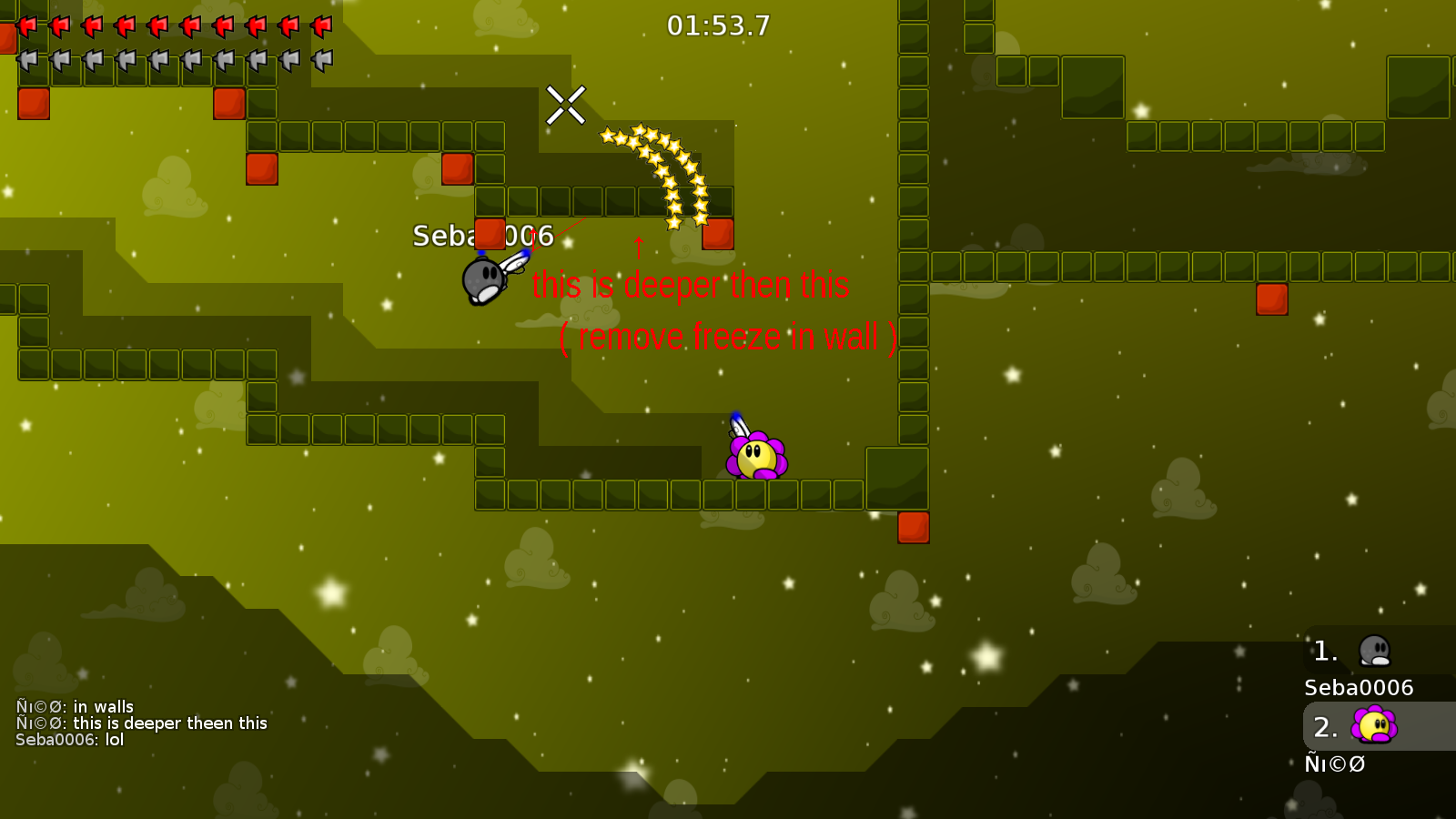Click the name Ñı©Ø below the scoreboard
Viewport: 1456px width, 819px height.
click(1334, 764)
